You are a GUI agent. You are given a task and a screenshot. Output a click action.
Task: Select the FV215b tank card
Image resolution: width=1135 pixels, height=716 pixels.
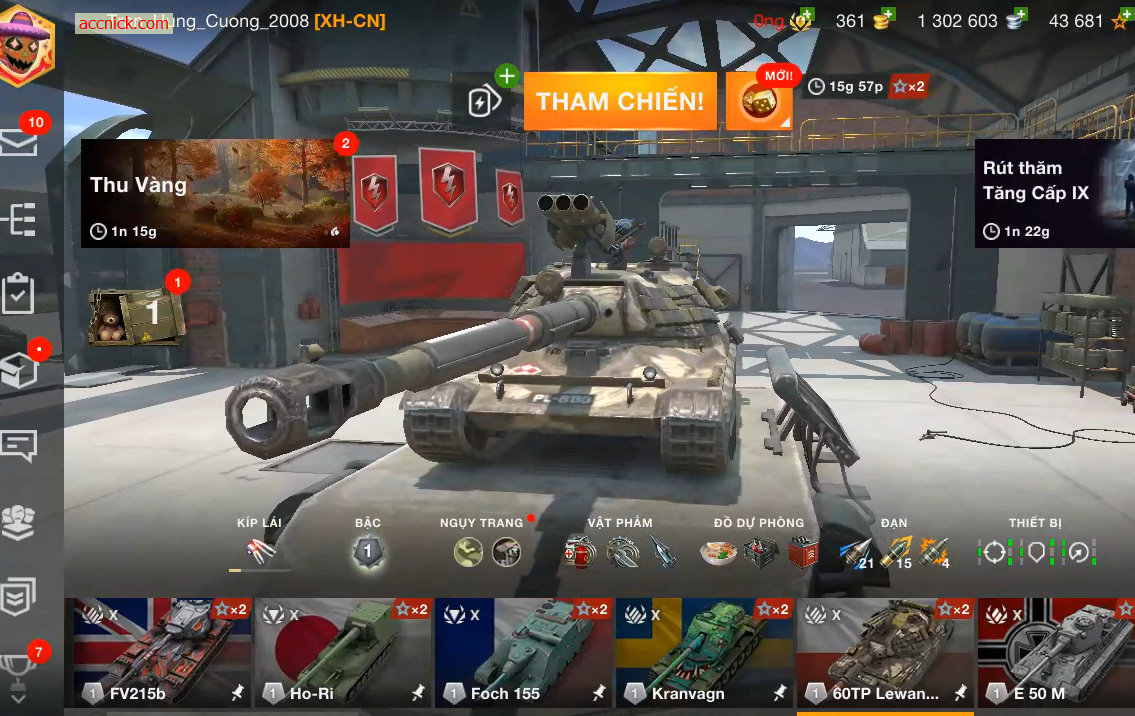(x=162, y=653)
